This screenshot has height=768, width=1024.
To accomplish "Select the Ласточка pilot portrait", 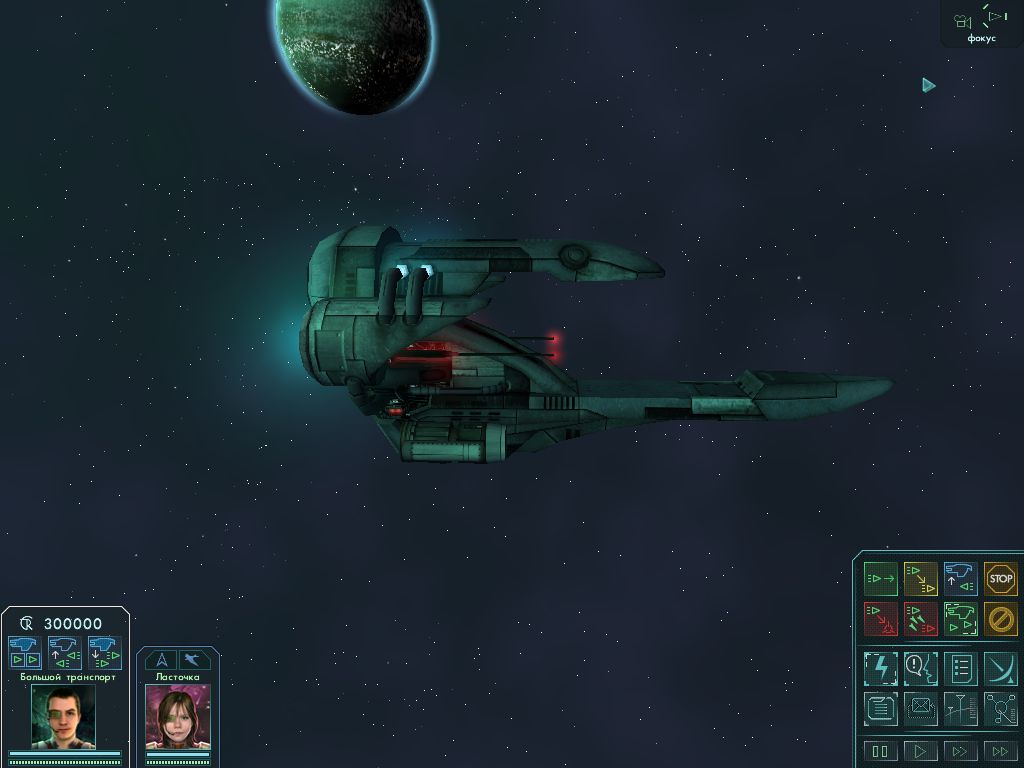I will pos(177,716).
